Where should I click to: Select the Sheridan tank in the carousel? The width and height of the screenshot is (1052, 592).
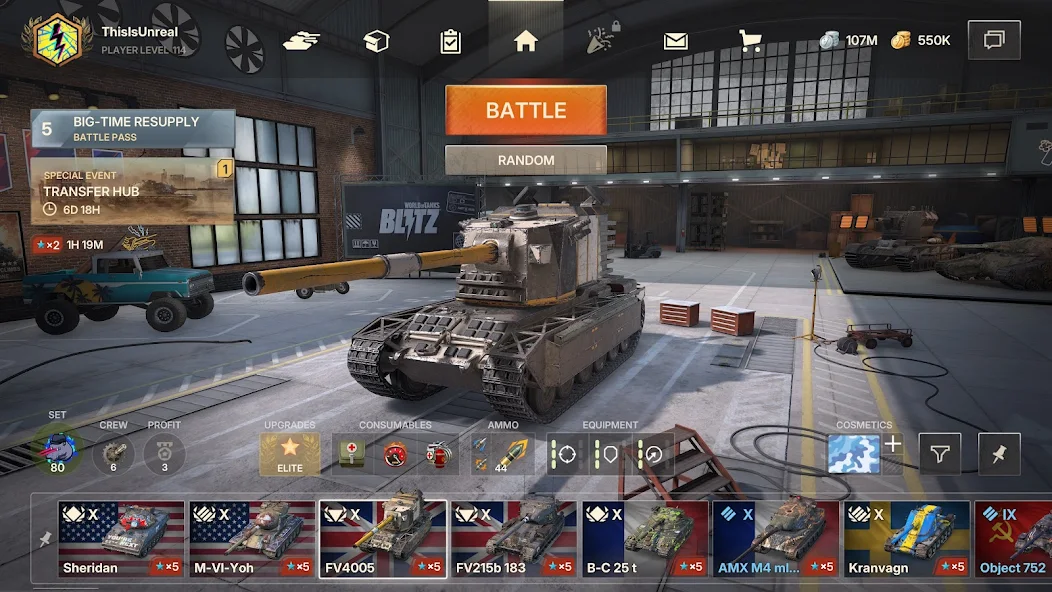121,538
